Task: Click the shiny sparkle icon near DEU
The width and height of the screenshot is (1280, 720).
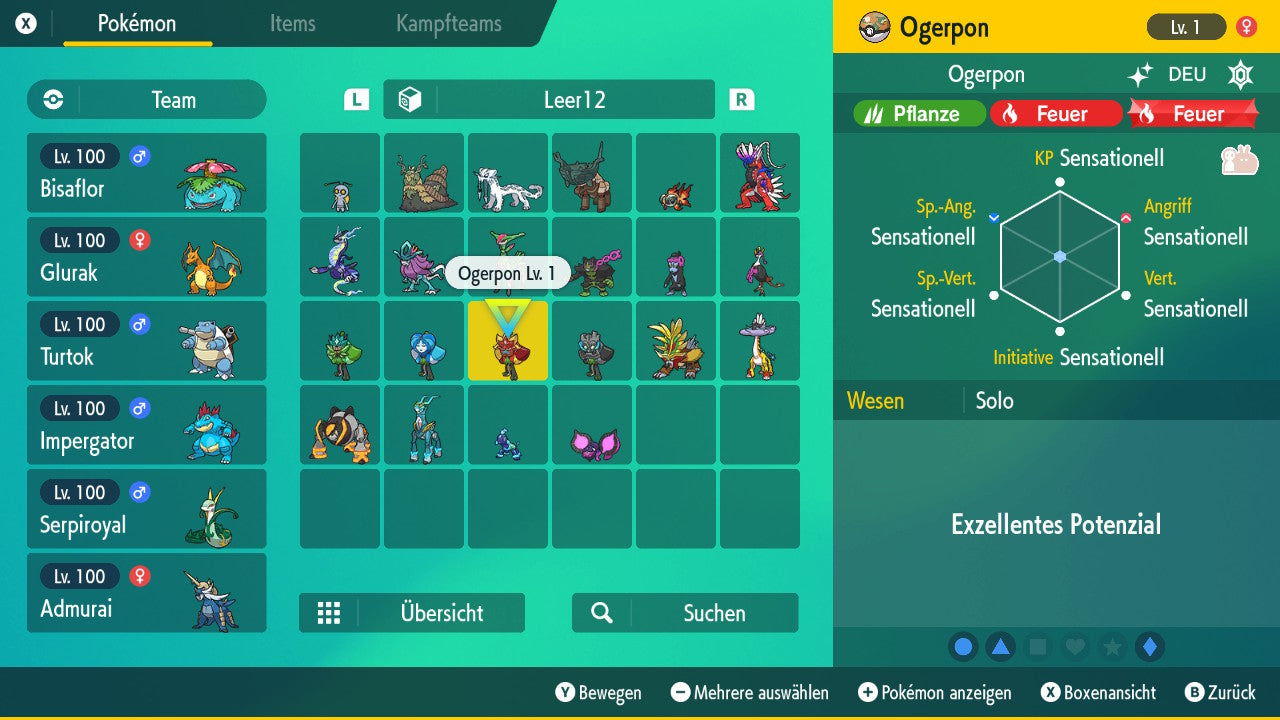Action: 1143,74
